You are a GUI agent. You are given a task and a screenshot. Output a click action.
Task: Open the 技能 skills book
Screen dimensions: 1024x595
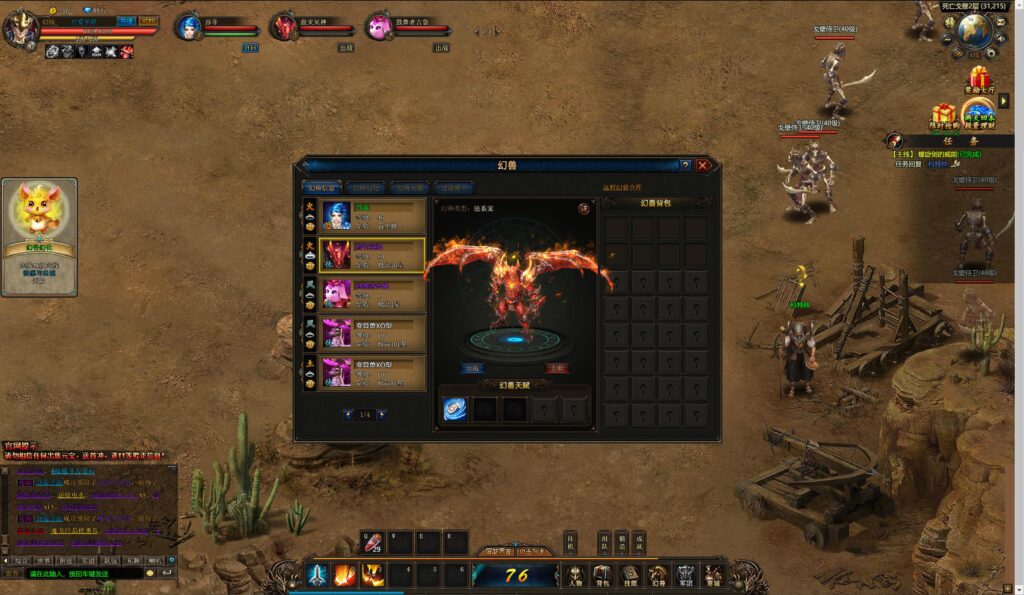click(630, 575)
